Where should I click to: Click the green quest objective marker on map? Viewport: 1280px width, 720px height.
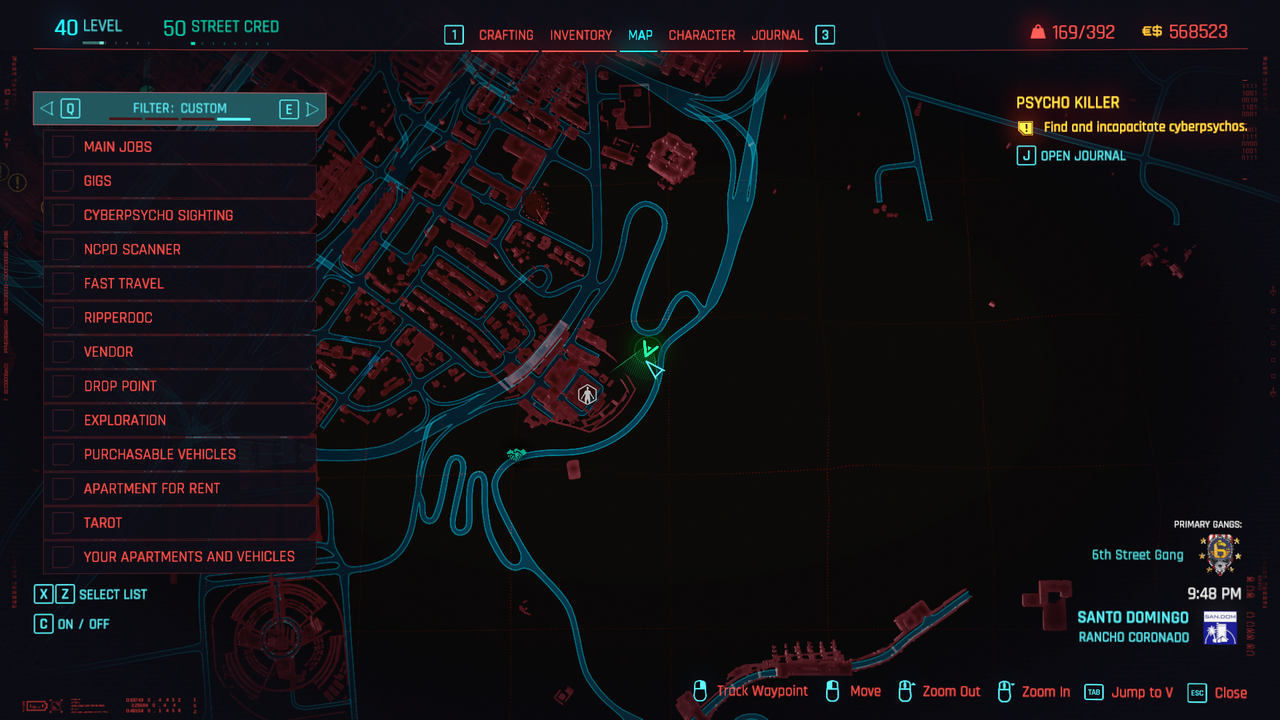(x=648, y=350)
